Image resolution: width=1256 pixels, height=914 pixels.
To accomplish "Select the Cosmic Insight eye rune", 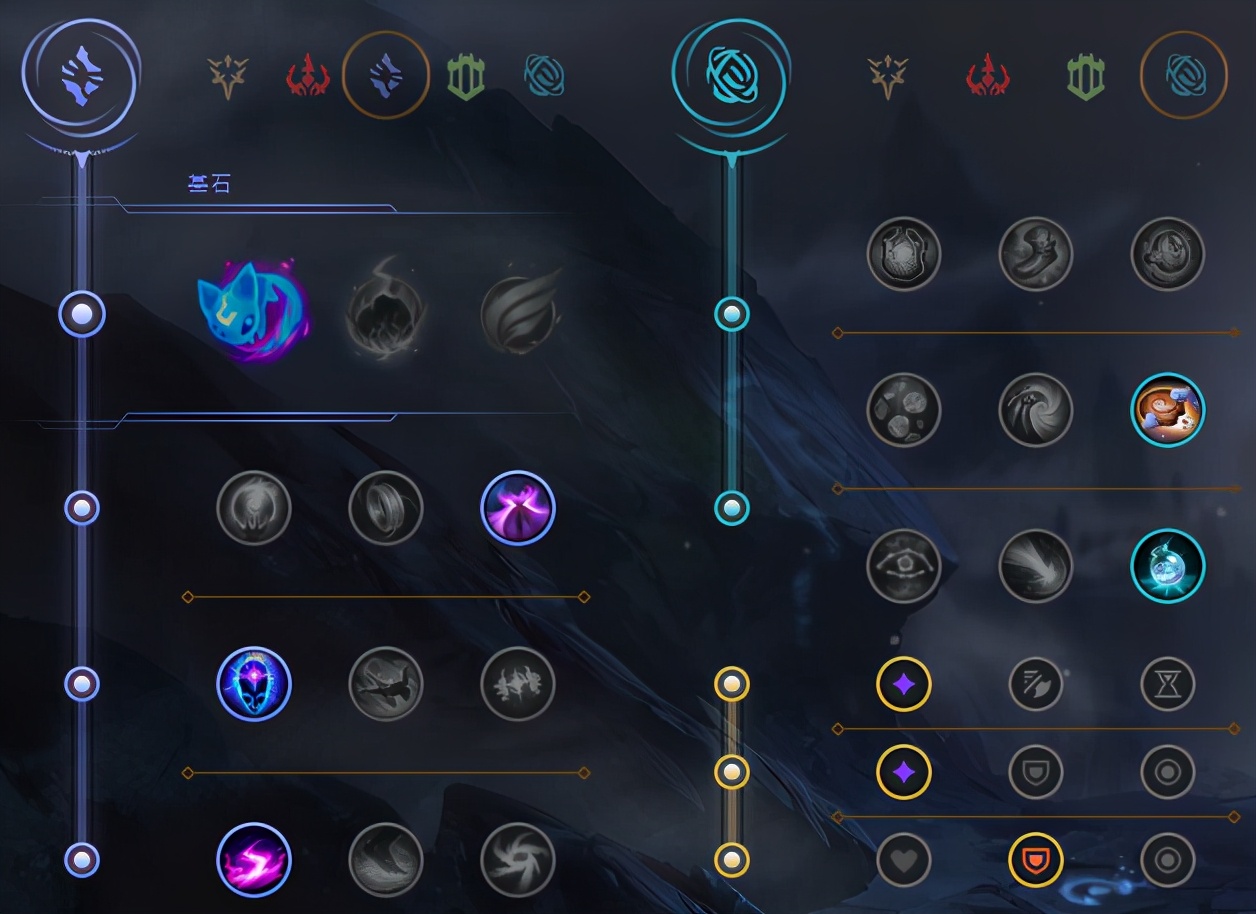I will click(x=904, y=566).
